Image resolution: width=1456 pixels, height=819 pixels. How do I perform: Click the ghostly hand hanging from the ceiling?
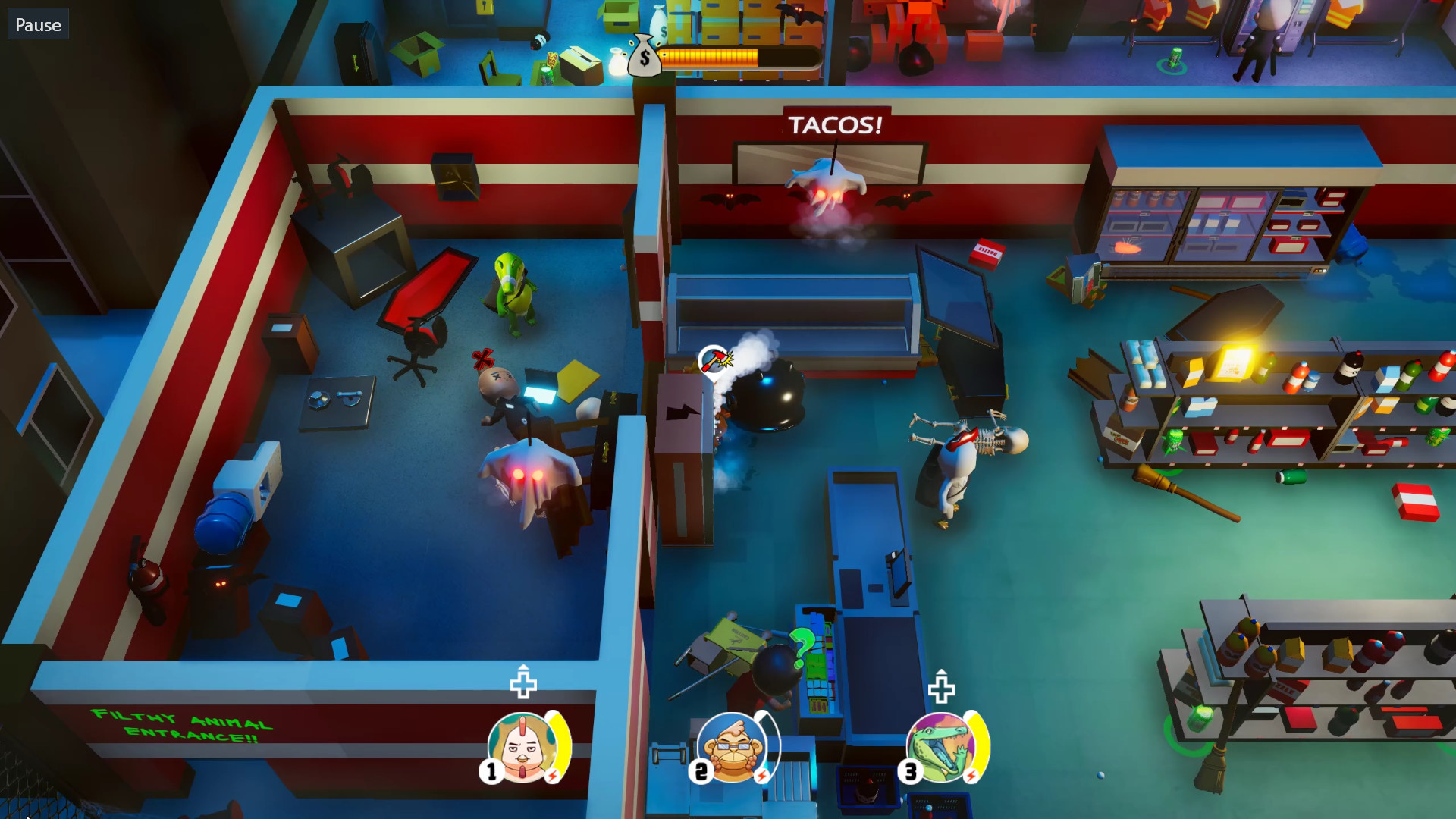(x=827, y=187)
